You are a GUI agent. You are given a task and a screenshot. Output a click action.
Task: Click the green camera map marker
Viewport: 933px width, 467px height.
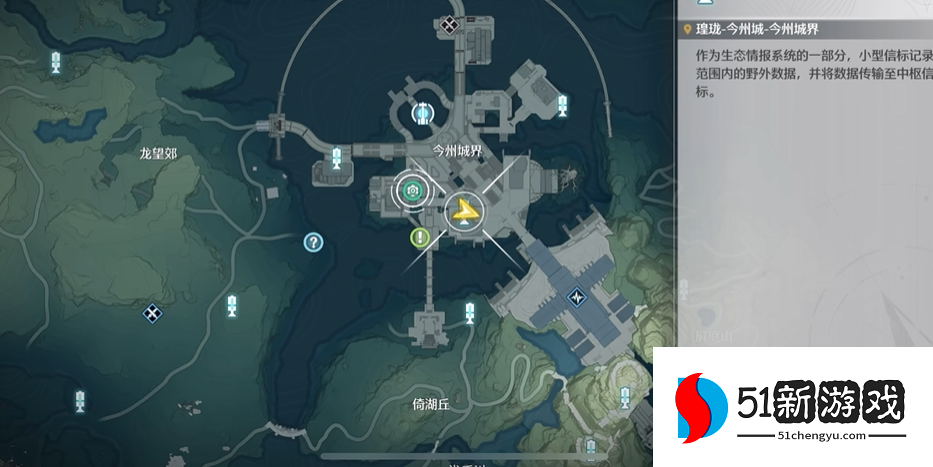tap(409, 188)
